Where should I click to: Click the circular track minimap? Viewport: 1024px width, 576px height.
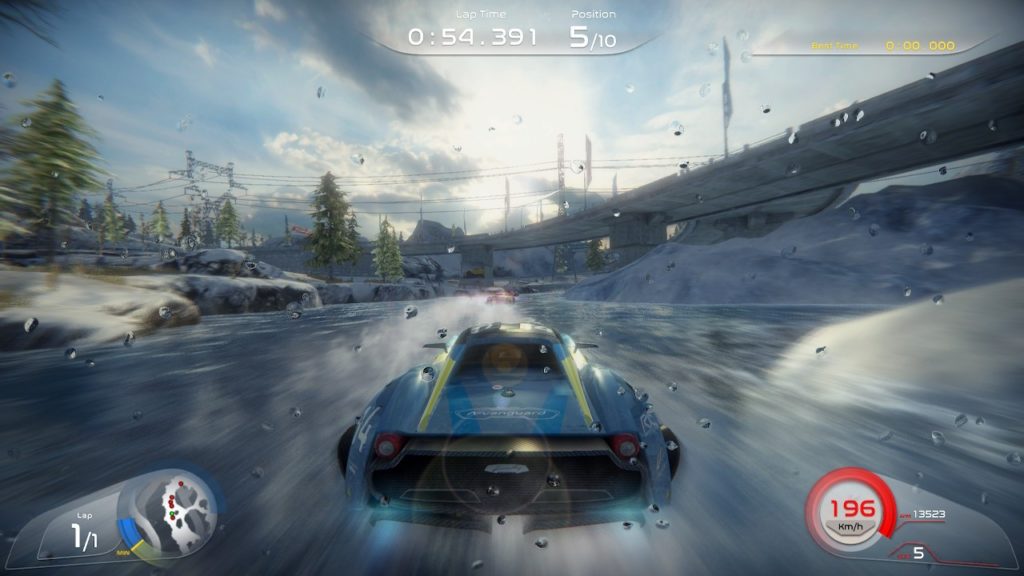click(177, 506)
